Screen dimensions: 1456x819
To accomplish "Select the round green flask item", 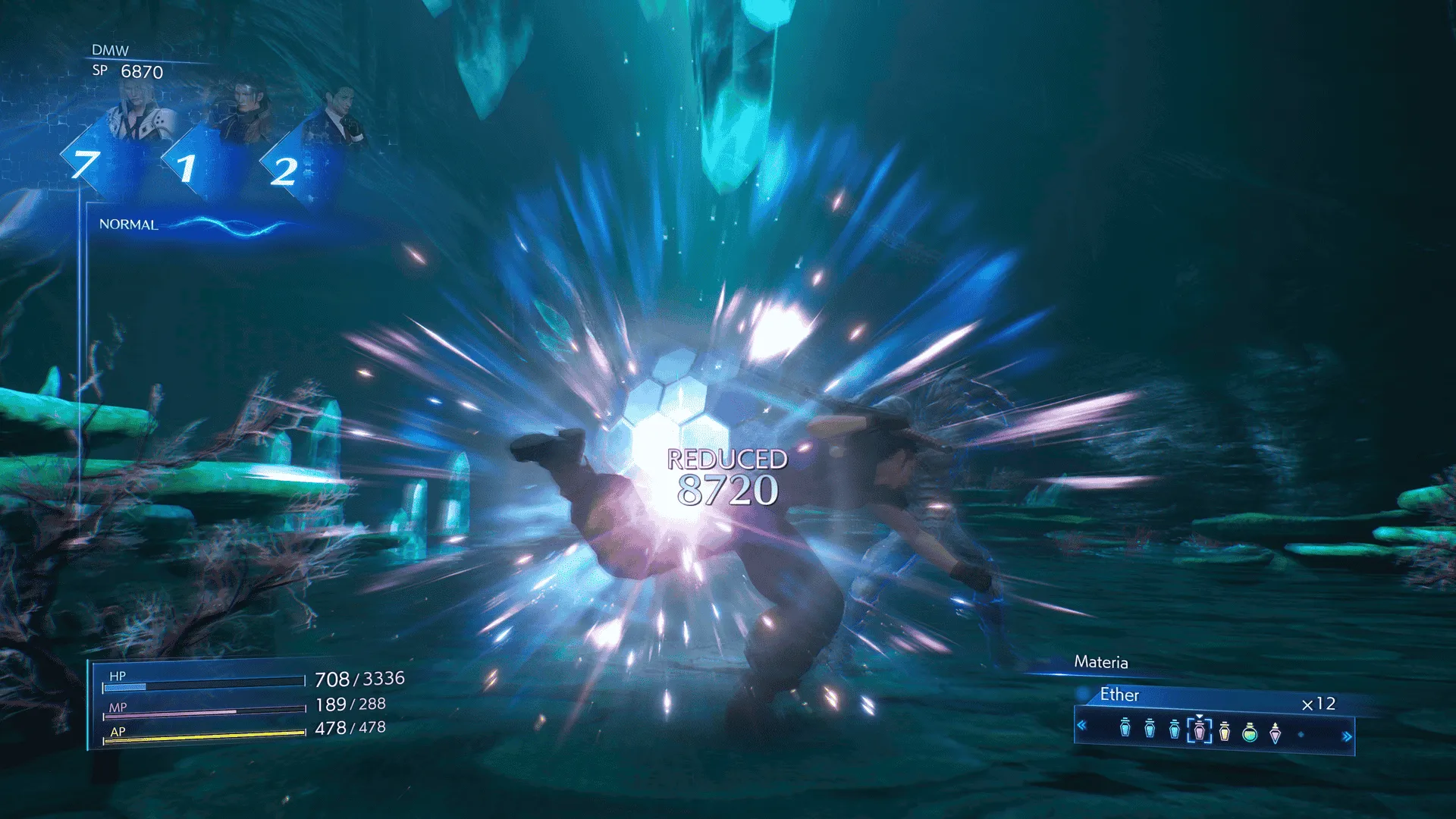I will point(1250,733).
